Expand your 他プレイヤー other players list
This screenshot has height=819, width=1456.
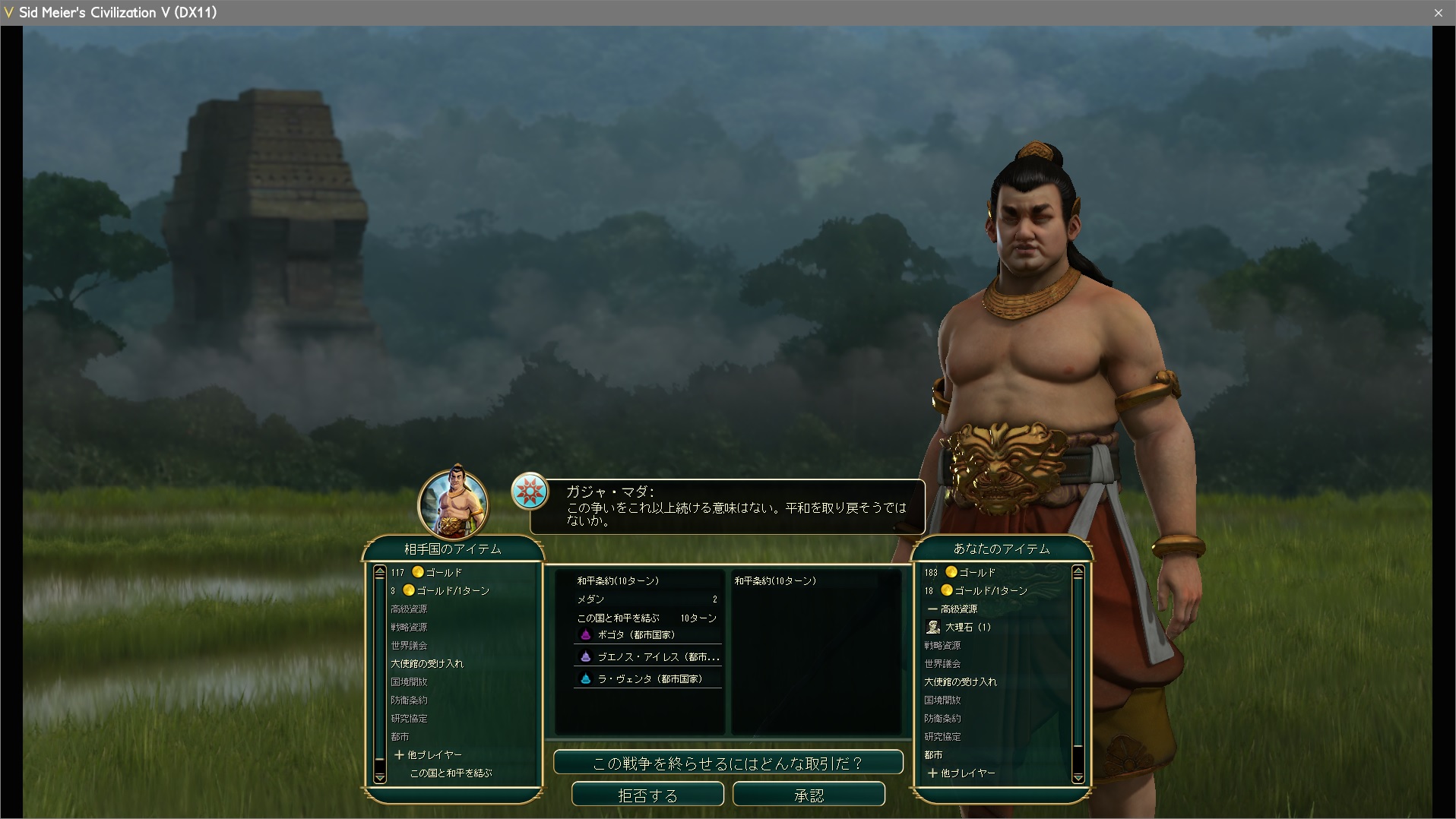click(961, 773)
